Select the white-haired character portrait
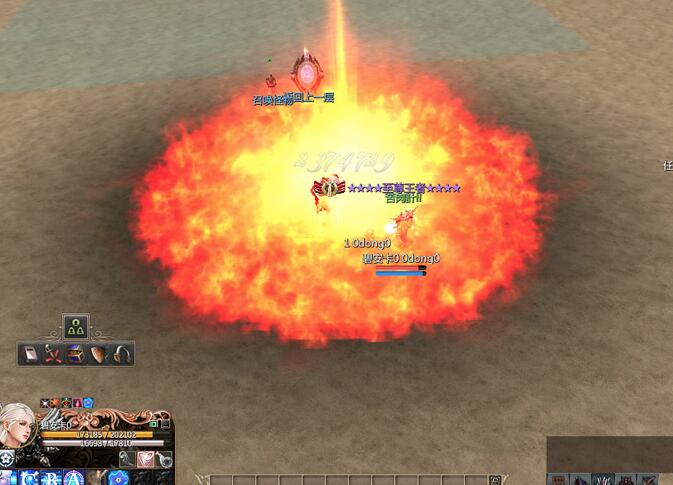The width and height of the screenshot is (673, 485). (x=17, y=425)
